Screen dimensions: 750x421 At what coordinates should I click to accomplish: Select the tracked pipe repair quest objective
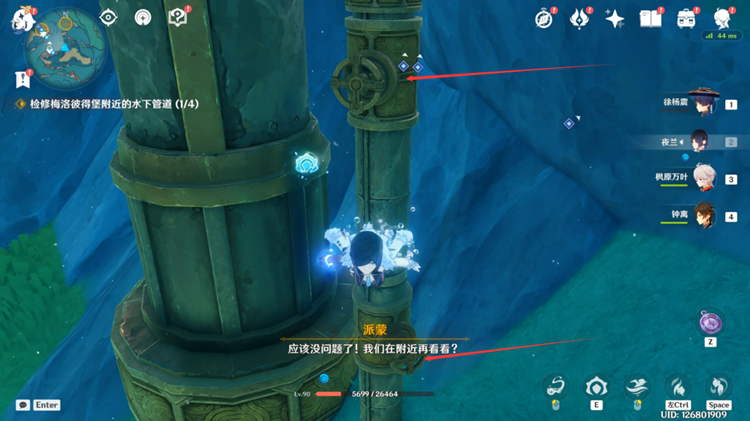(110, 104)
